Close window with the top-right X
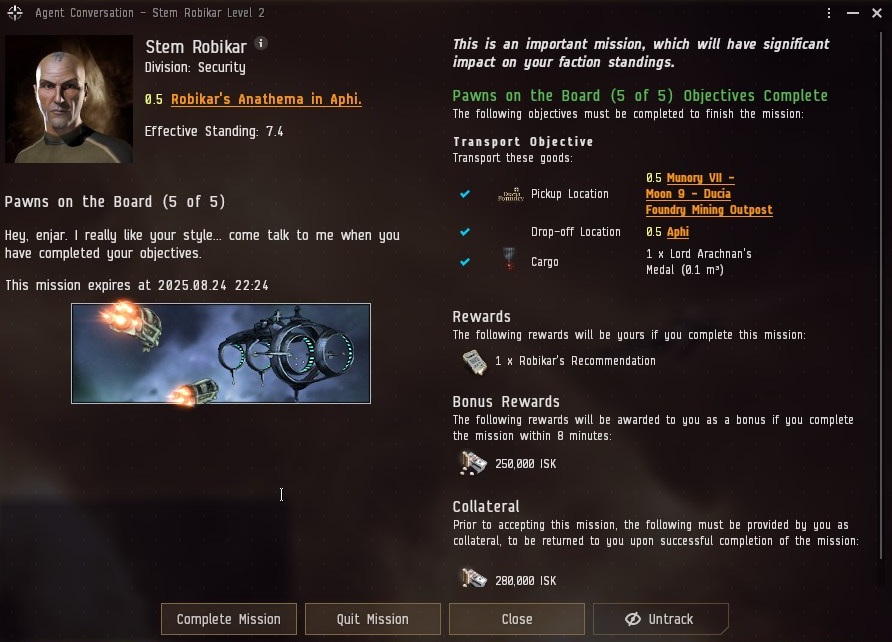The width and height of the screenshot is (892, 642). pos(876,13)
